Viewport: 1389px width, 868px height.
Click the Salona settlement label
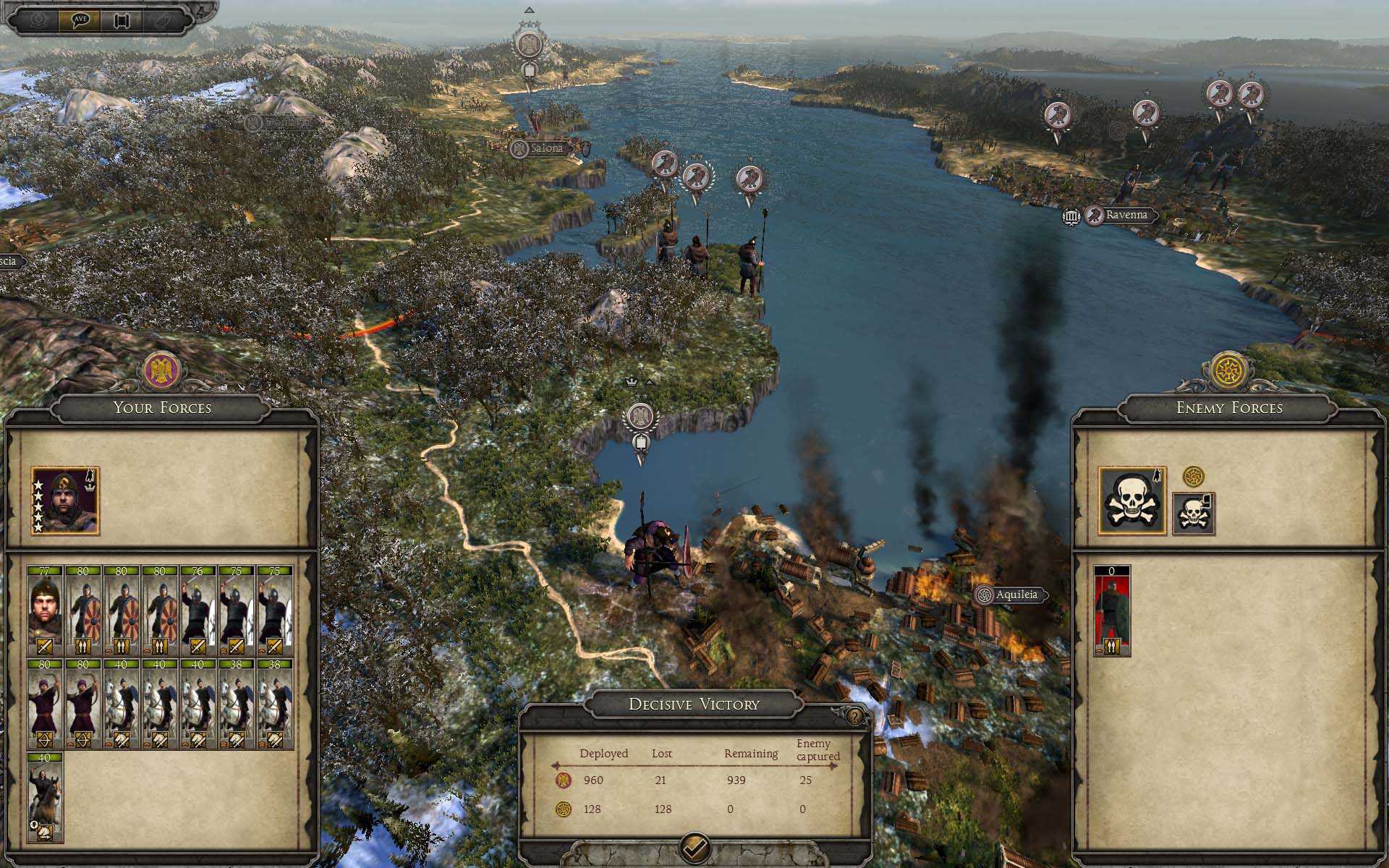pos(546,148)
